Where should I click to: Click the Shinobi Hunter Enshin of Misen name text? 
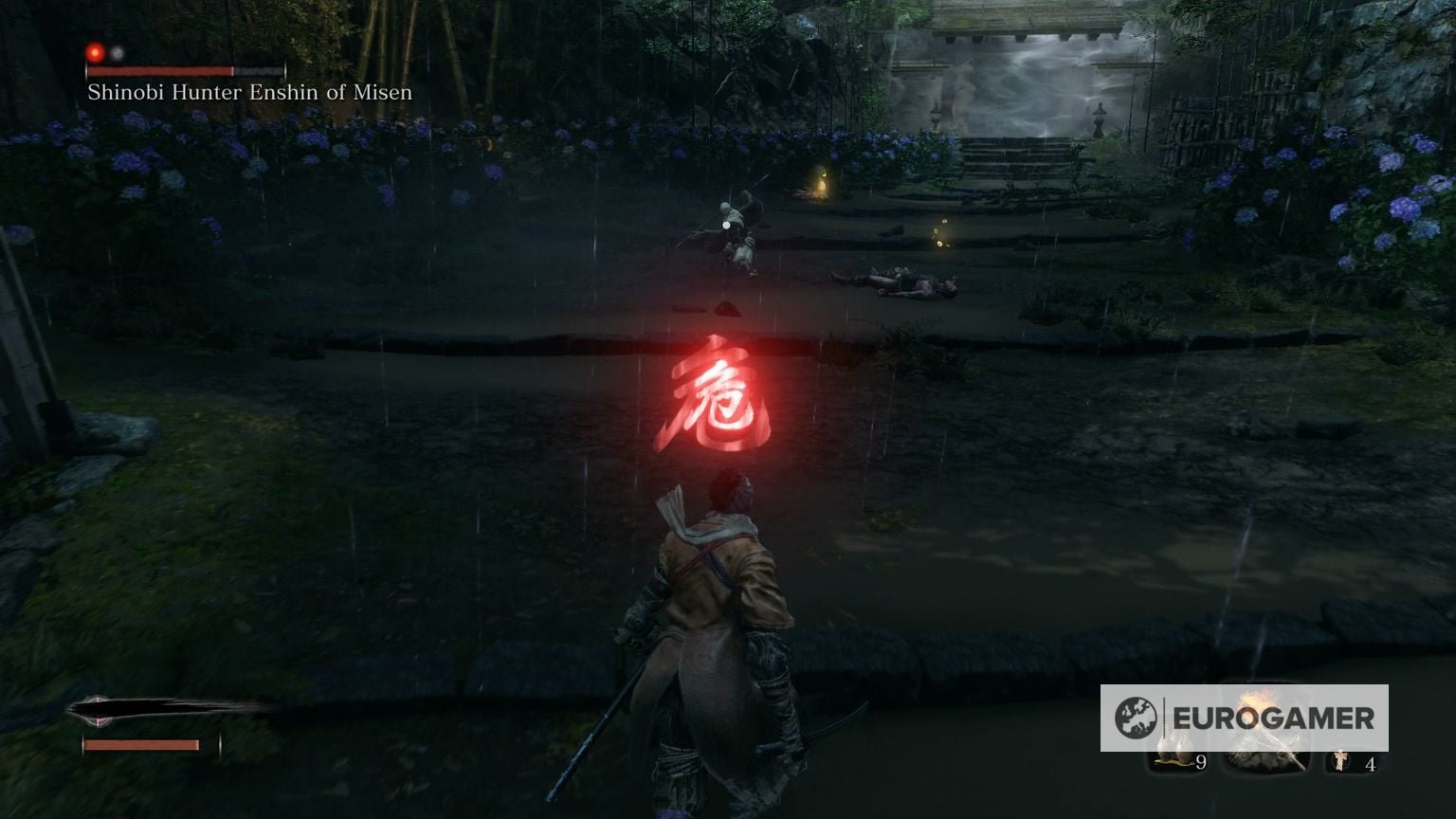[x=248, y=92]
